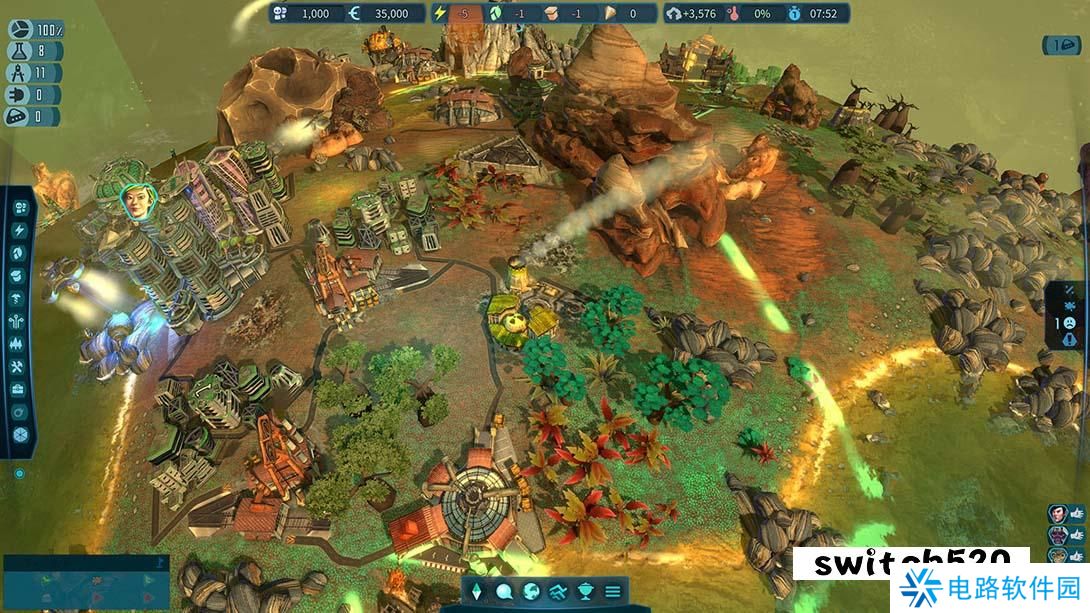Click the minimap panel
Image resolution: width=1090 pixels, height=613 pixels.
tap(86, 582)
